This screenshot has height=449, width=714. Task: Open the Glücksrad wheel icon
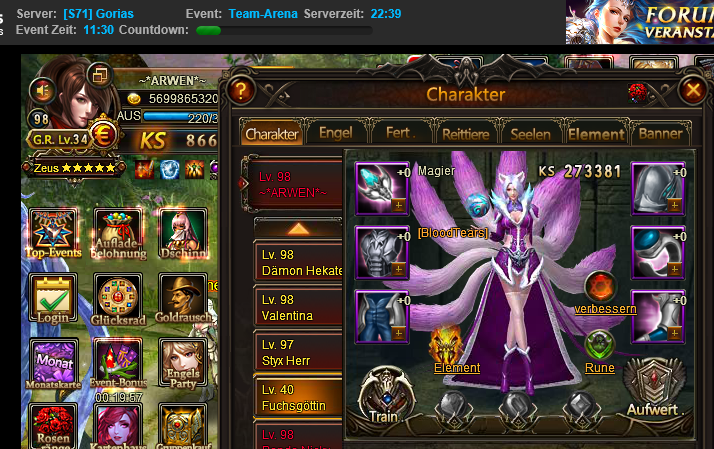117,300
